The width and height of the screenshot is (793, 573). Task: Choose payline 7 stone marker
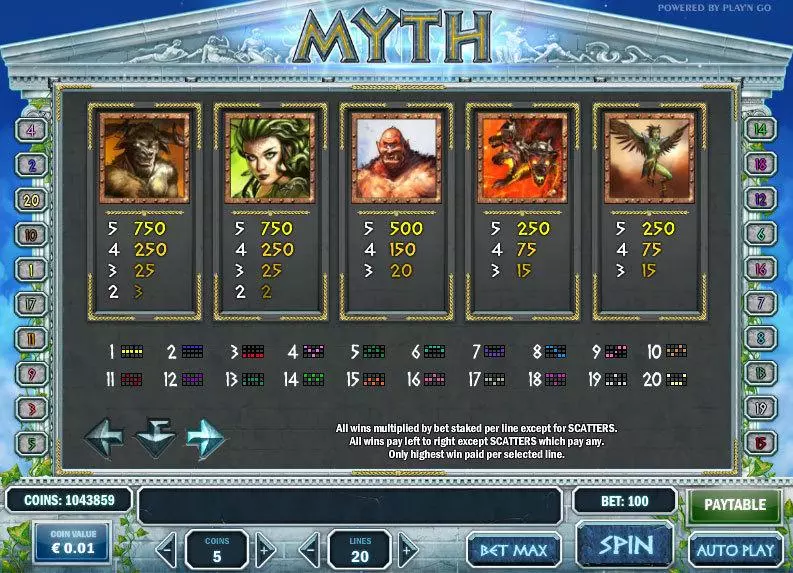761,303
